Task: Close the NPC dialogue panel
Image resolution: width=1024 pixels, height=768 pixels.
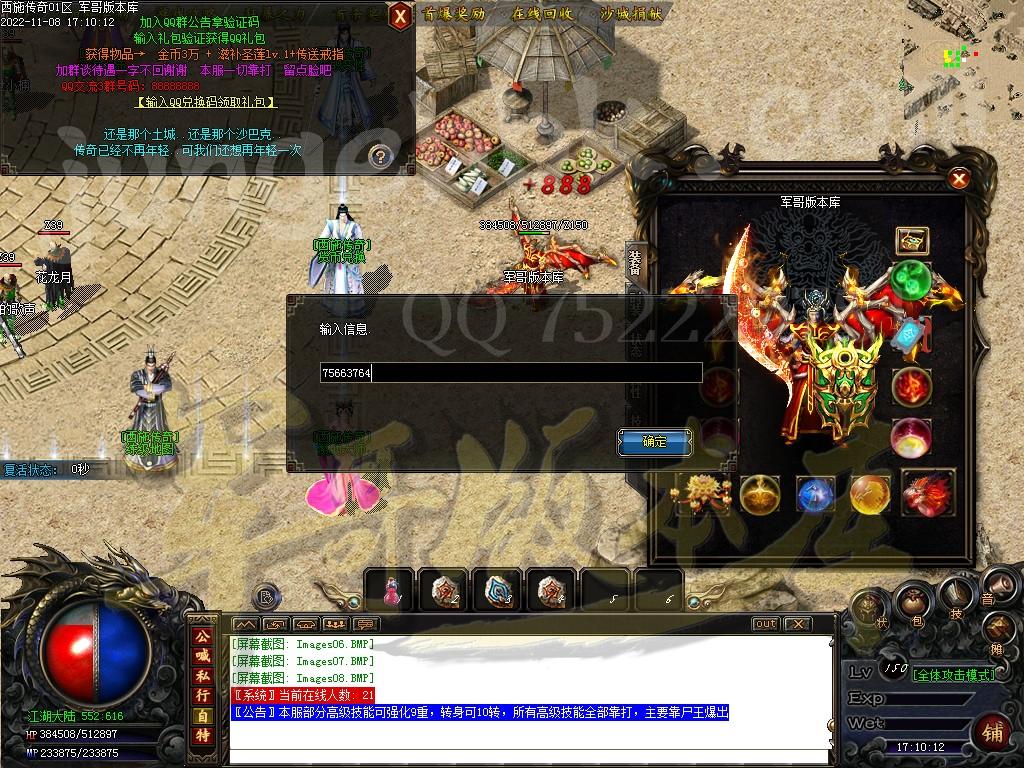Action: pos(399,15)
